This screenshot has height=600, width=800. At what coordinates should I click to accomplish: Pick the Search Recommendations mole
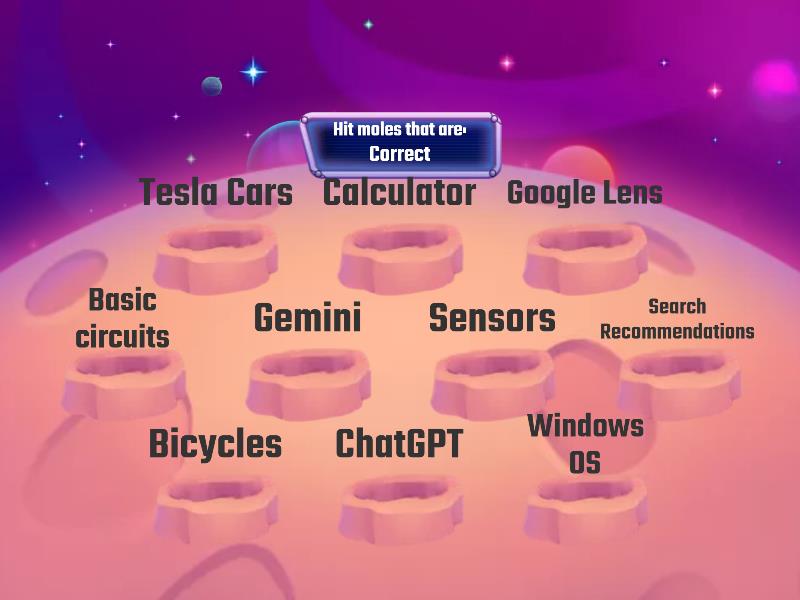click(677, 319)
